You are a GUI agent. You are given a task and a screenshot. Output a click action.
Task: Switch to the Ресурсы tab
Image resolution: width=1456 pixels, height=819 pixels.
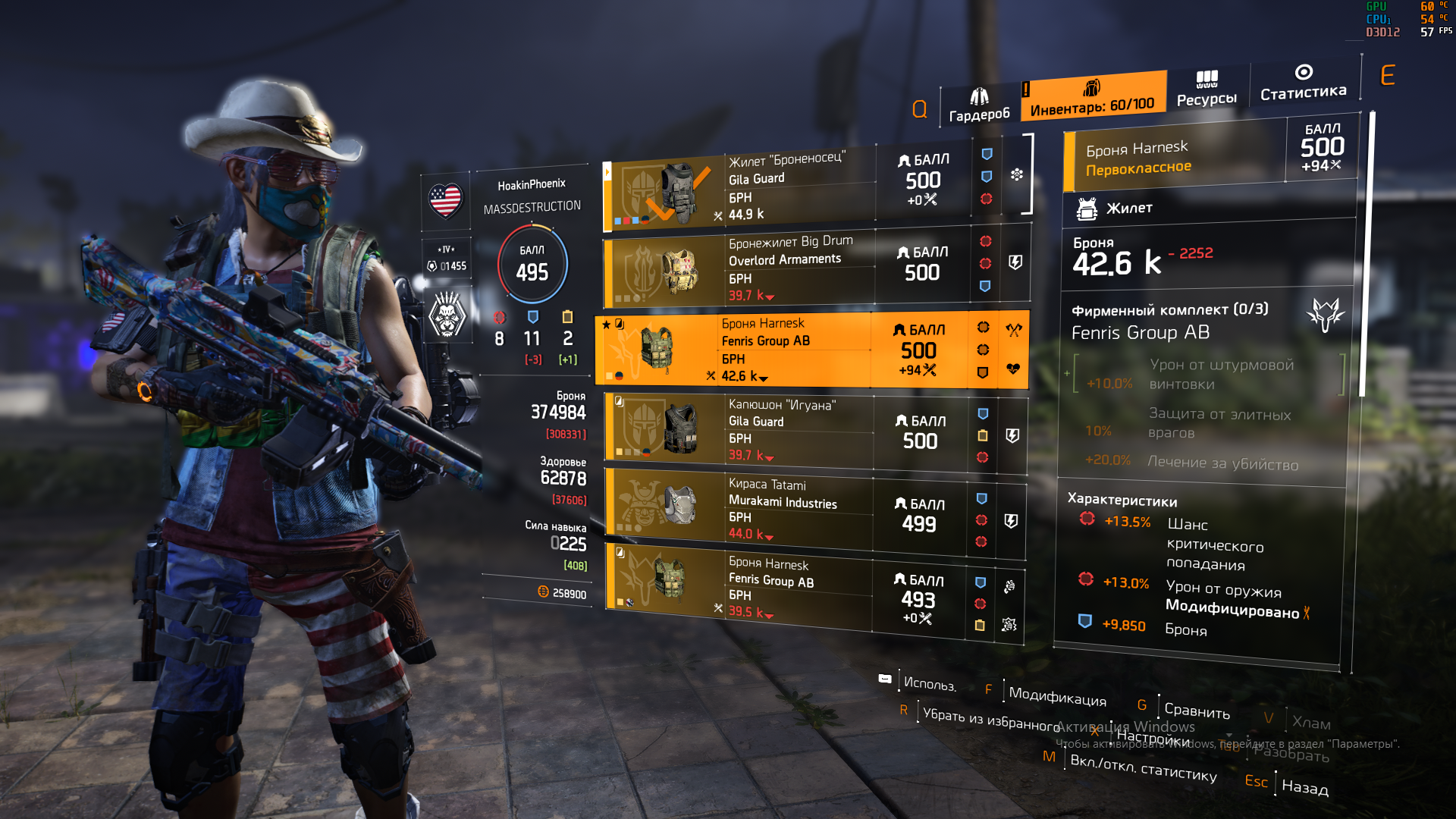(1207, 89)
